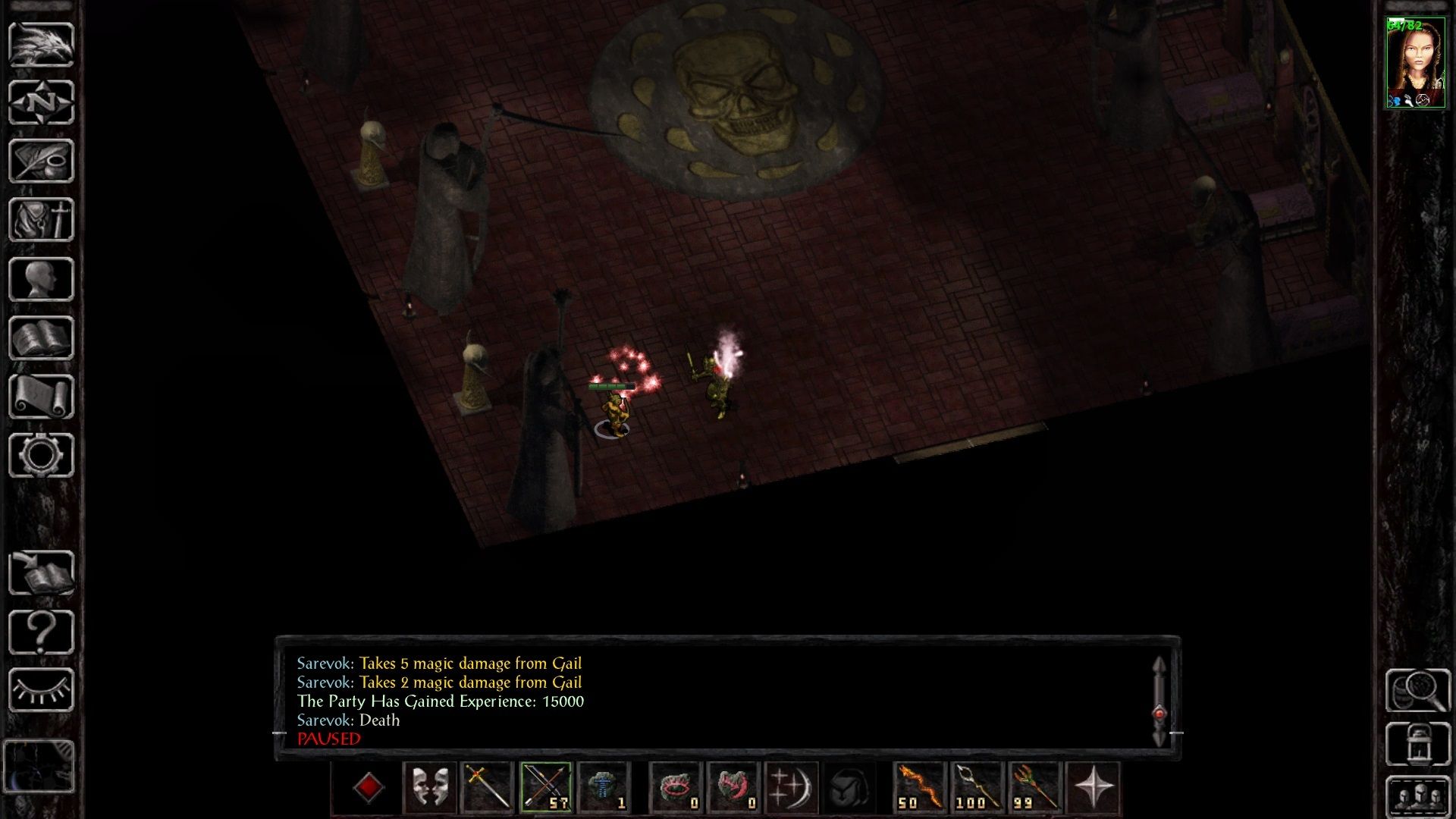Select the character portrait
The height and width of the screenshot is (819, 1456).
[1415, 64]
